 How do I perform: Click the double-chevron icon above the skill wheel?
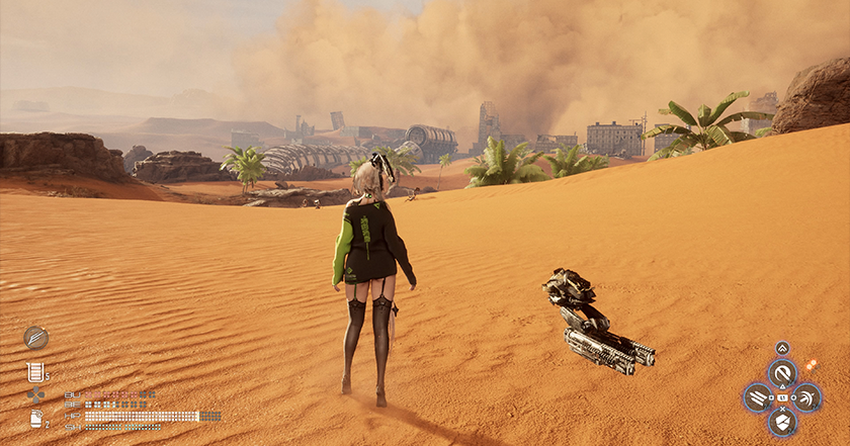tap(782, 348)
